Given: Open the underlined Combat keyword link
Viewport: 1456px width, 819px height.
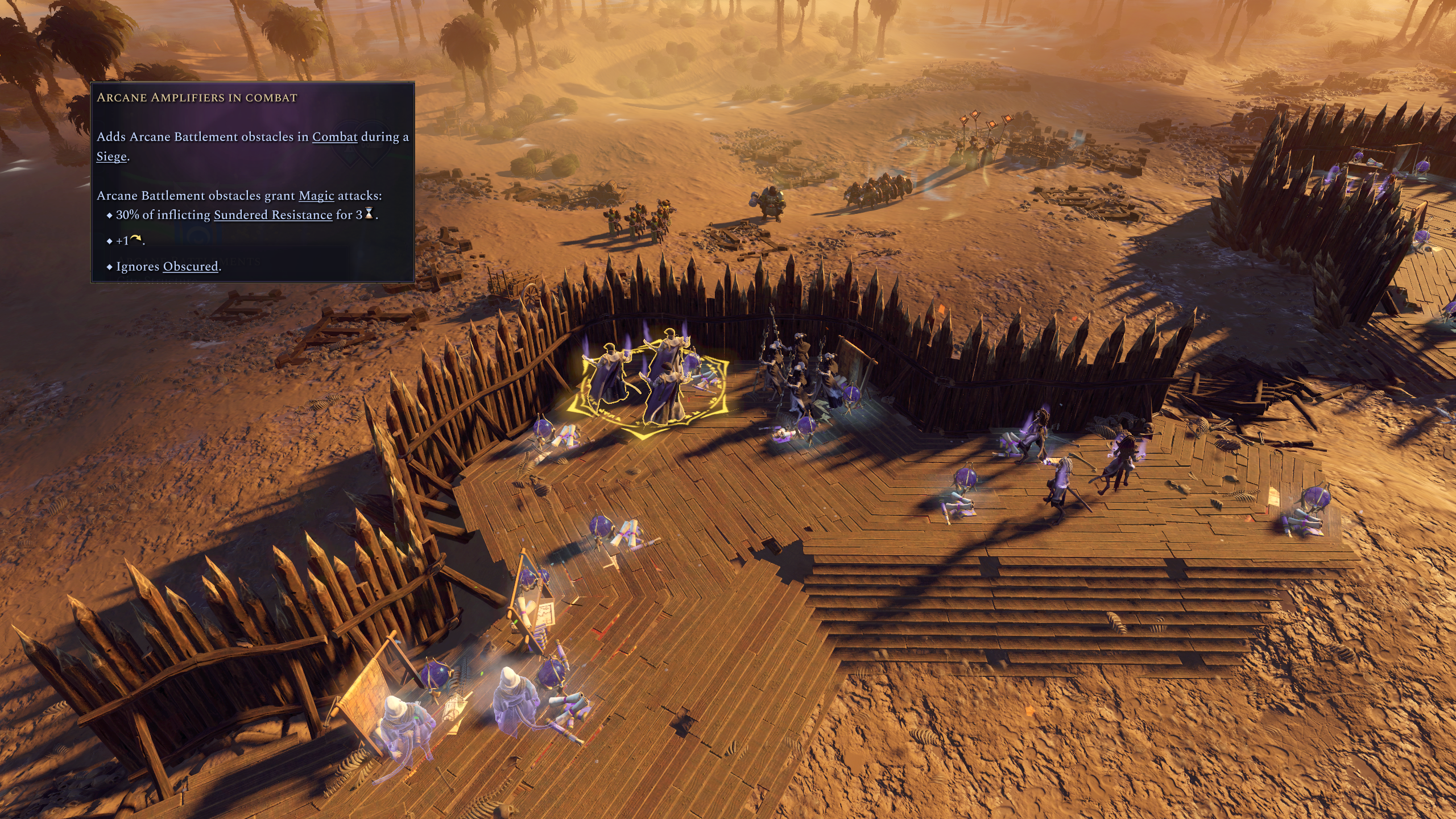Looking at the screenshot, I should [x=334, y=137].
